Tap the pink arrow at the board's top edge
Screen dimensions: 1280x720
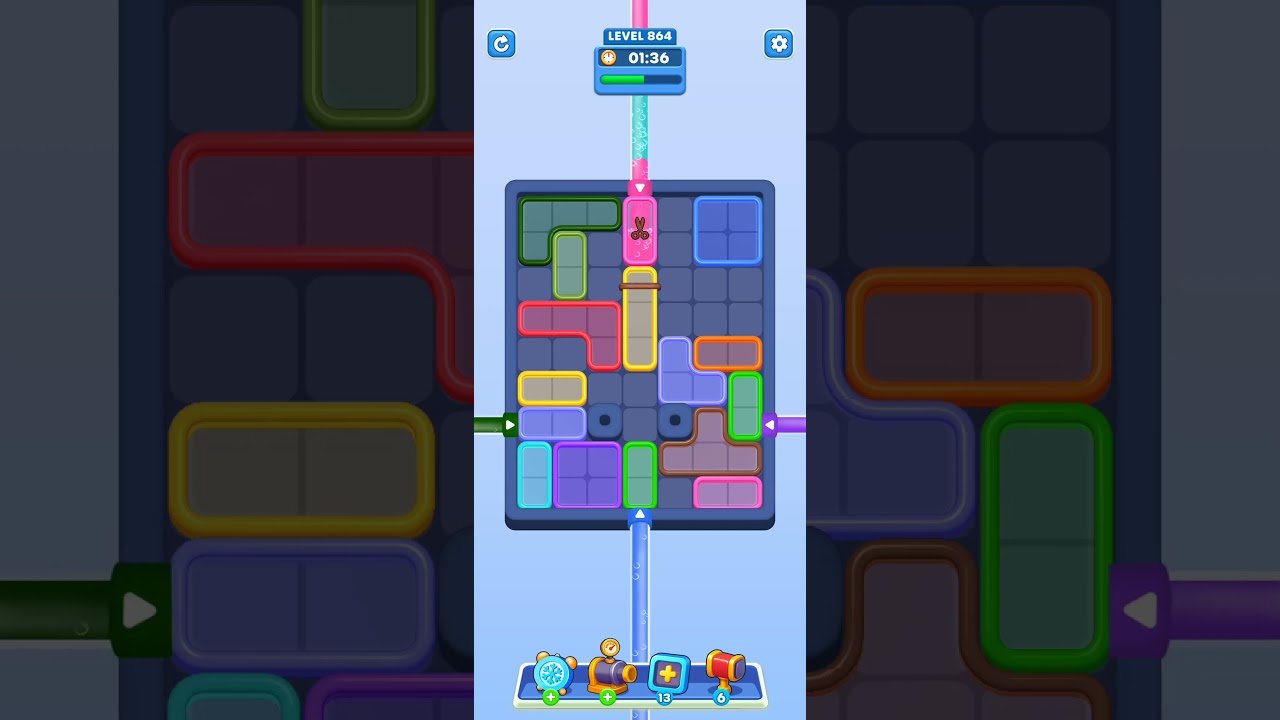(x=639, y=186)
